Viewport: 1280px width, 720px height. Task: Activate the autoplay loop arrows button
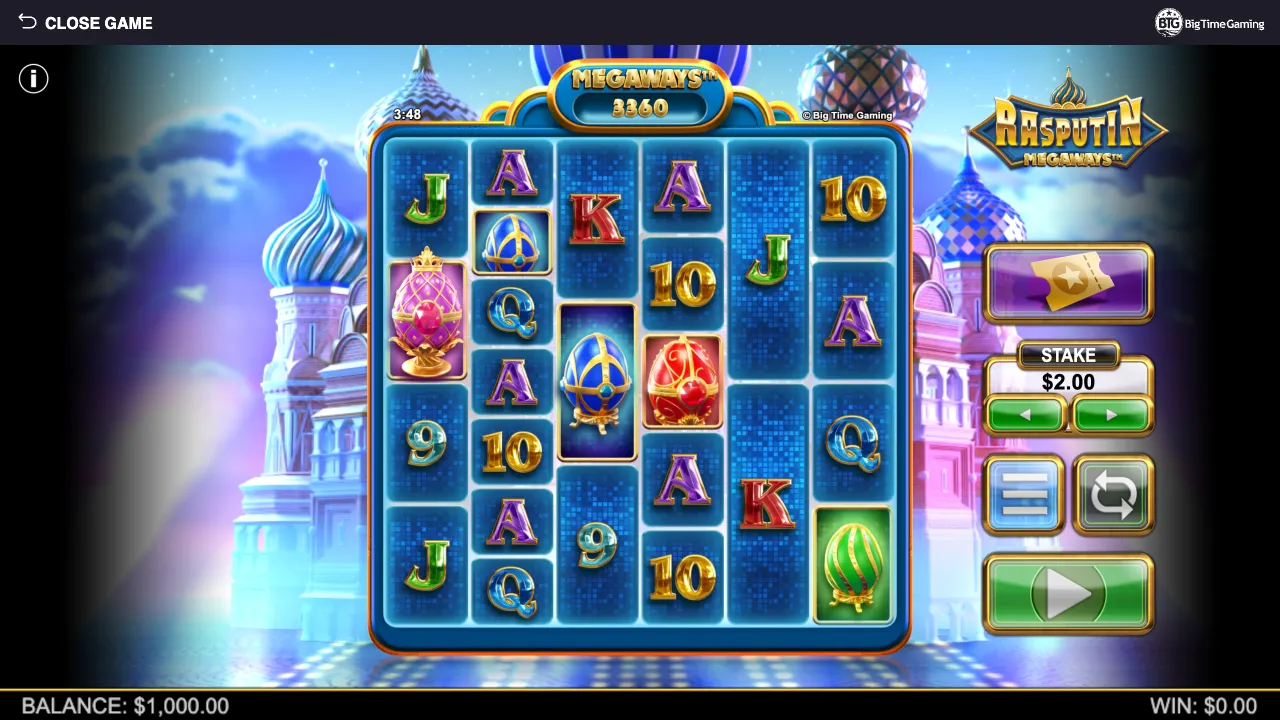click(x=1113, y=494)
